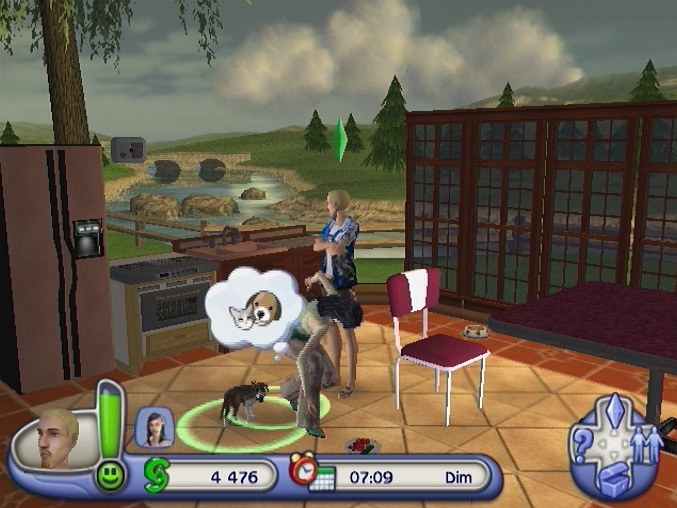Open the alarm clock and calendar icon
677x508 pixels.
tap(311, 473)
